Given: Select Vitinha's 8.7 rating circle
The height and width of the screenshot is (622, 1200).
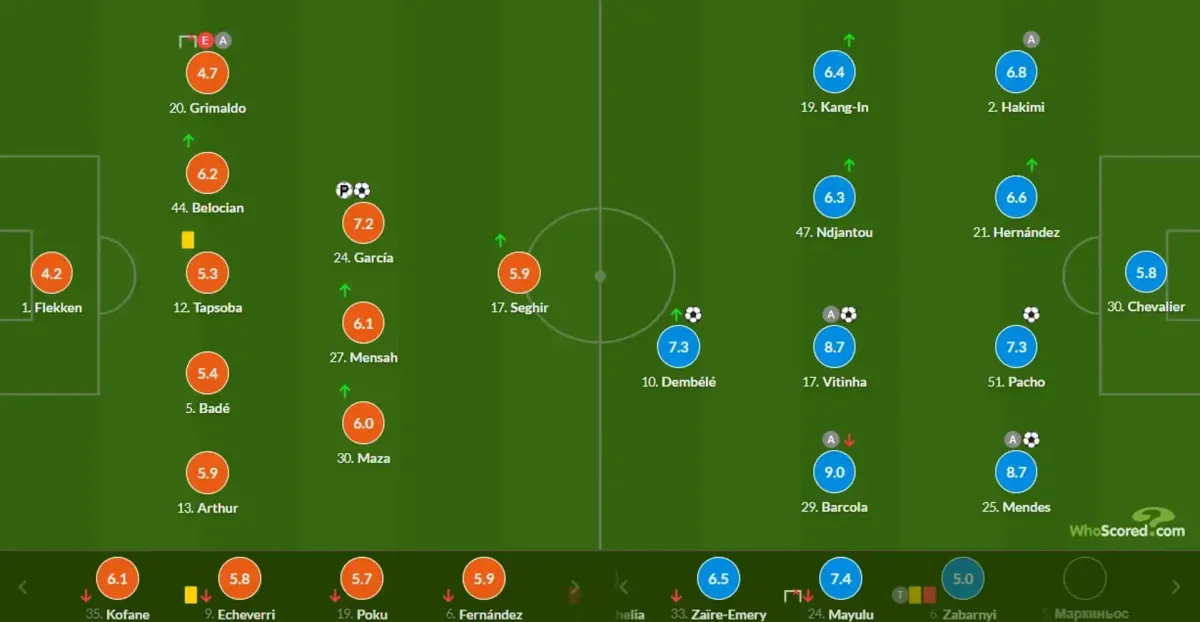Looking at the screenshot, I should (834, 347).
